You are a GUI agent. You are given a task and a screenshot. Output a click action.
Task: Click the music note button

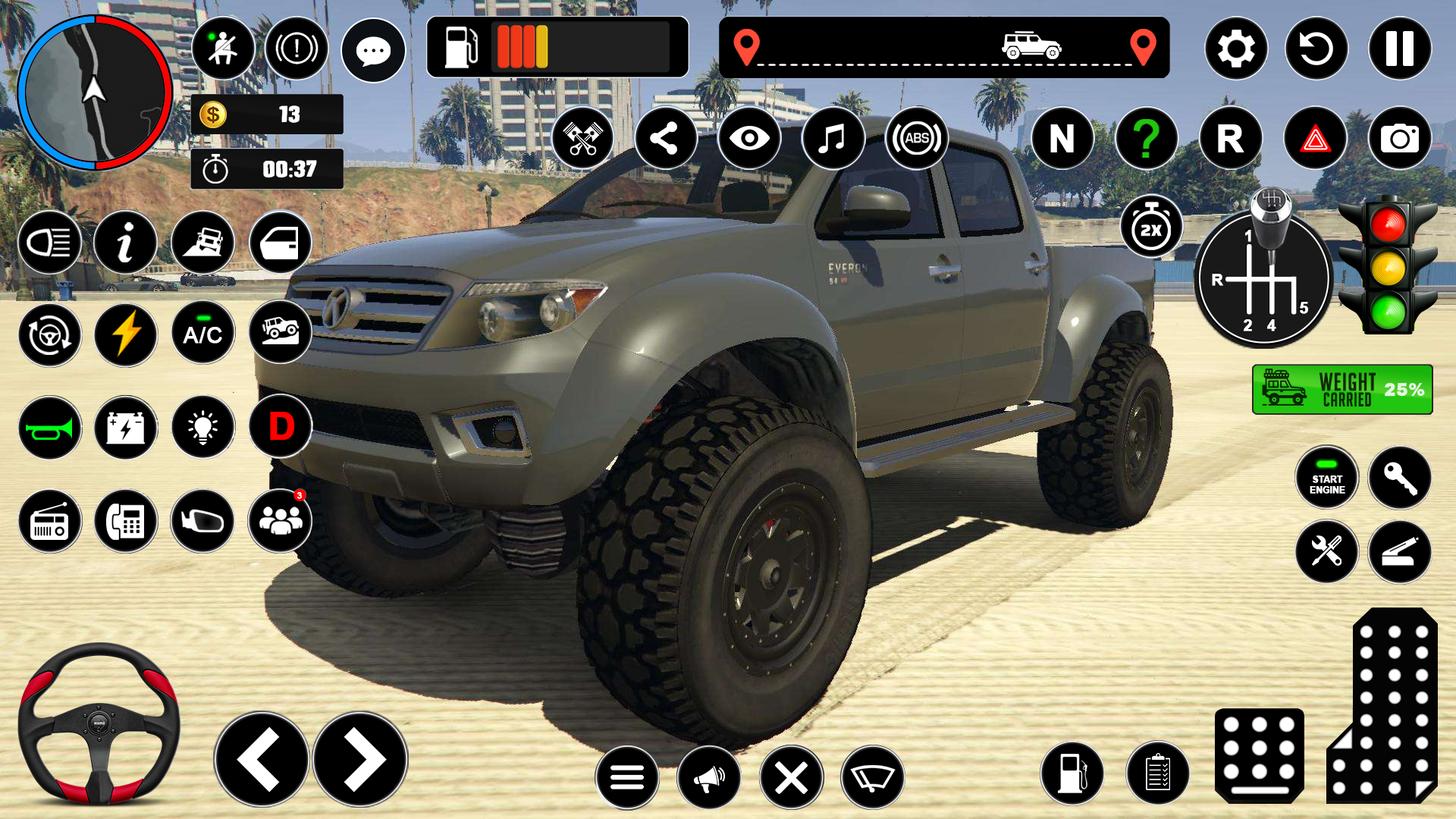(833, 139)
